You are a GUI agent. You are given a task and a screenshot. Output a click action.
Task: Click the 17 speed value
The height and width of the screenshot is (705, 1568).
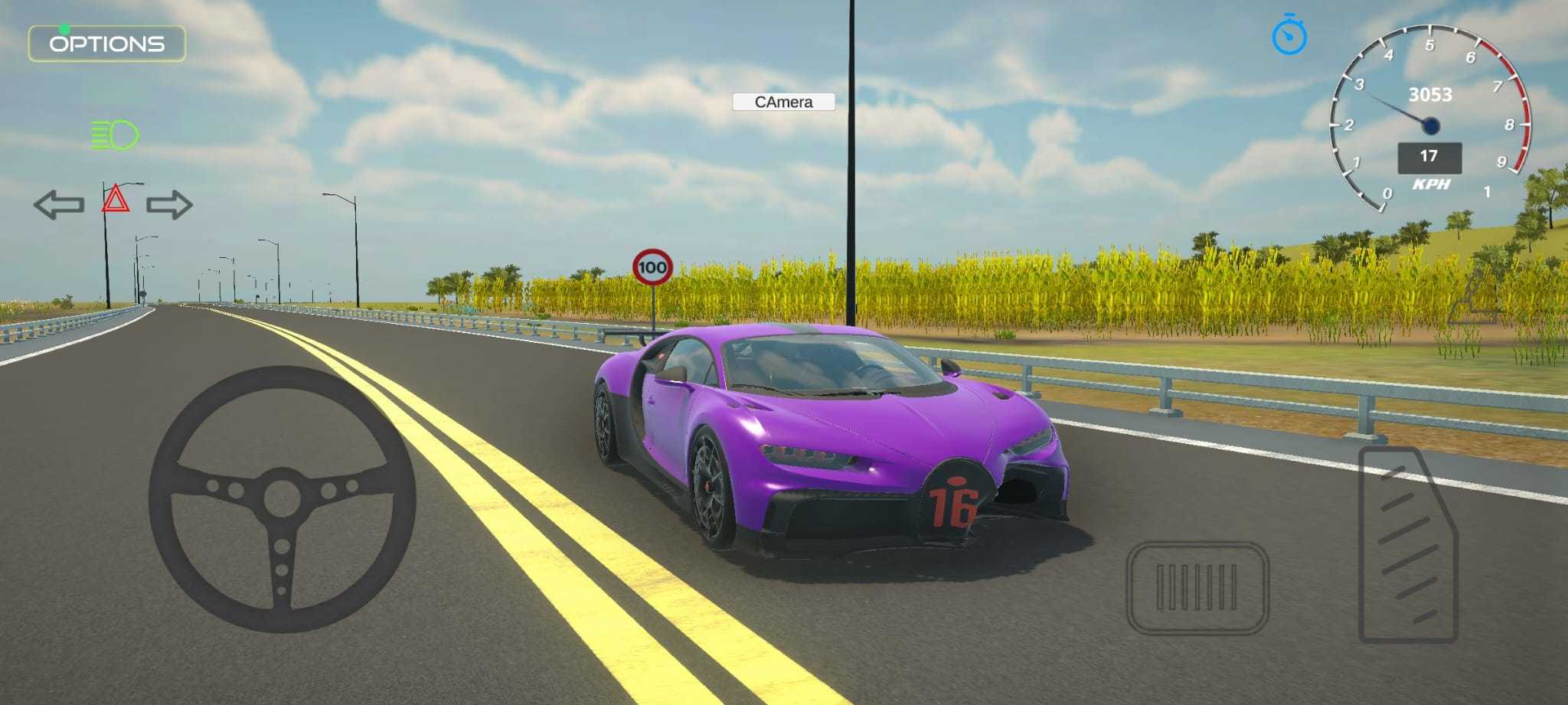(x=1429, y=157)
